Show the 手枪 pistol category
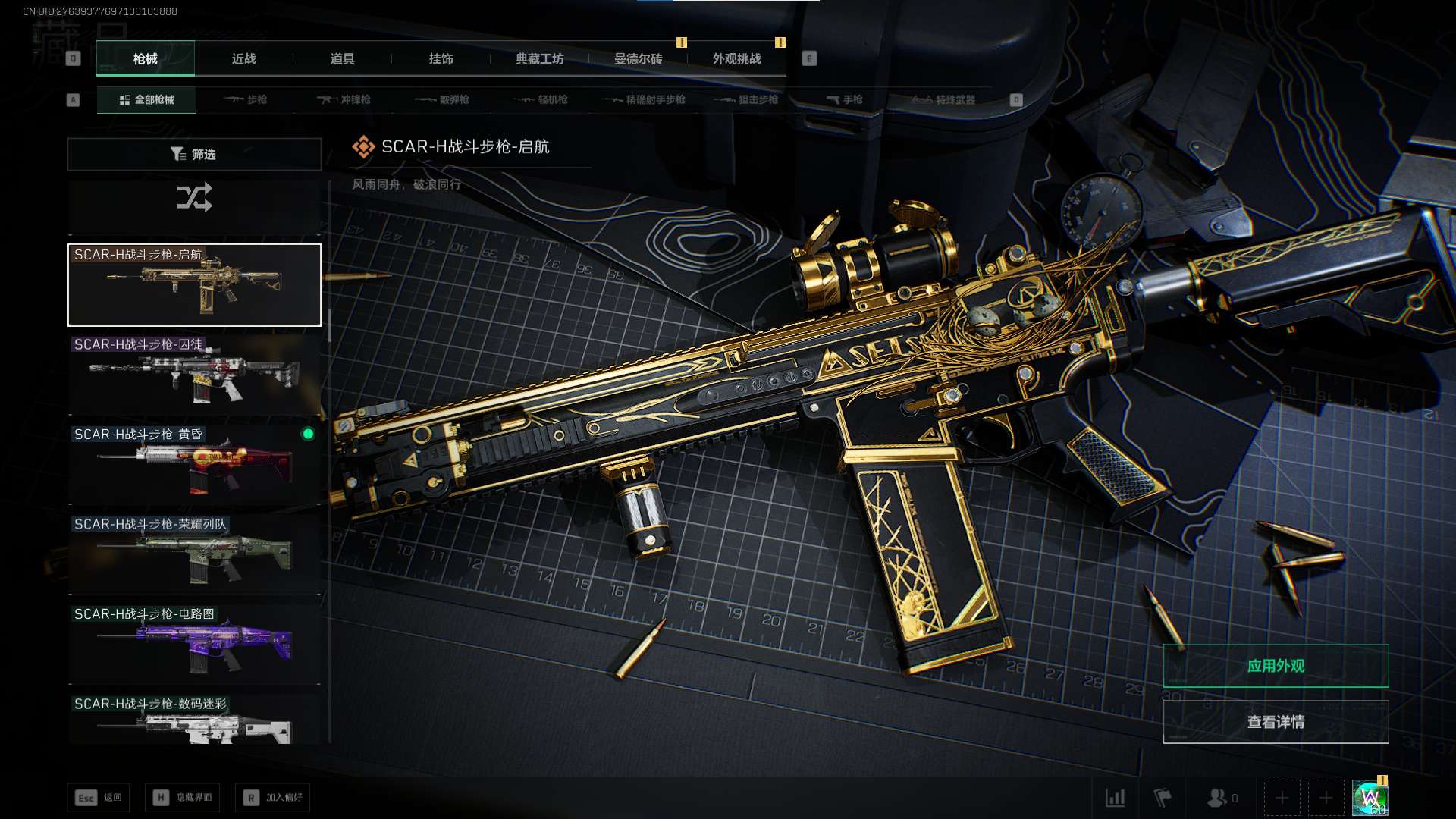Viewport: 1456px width, 819px height. coord(845,99)
